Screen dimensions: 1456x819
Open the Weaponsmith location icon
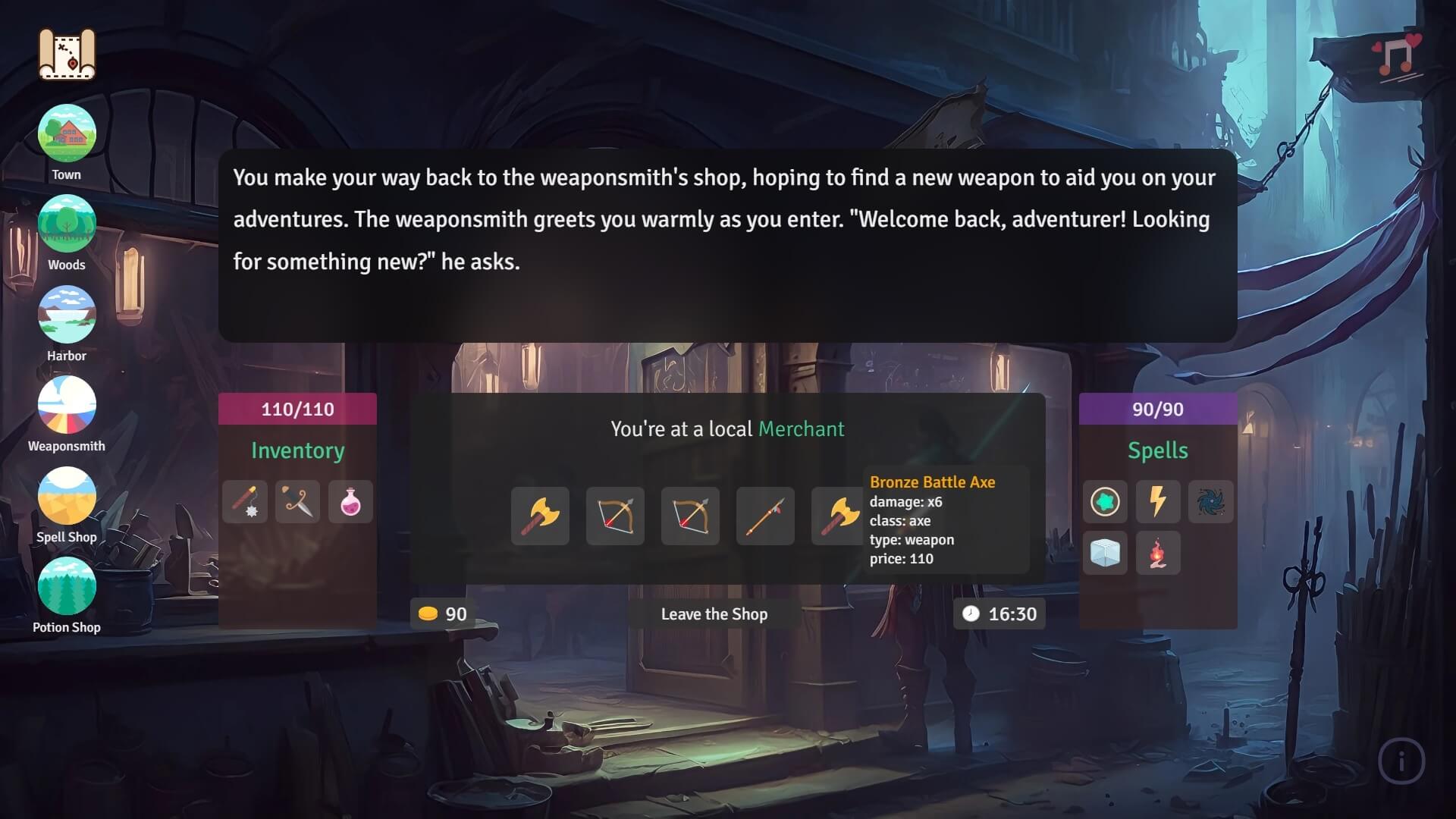pyautogui.click(x=66, y=408)
